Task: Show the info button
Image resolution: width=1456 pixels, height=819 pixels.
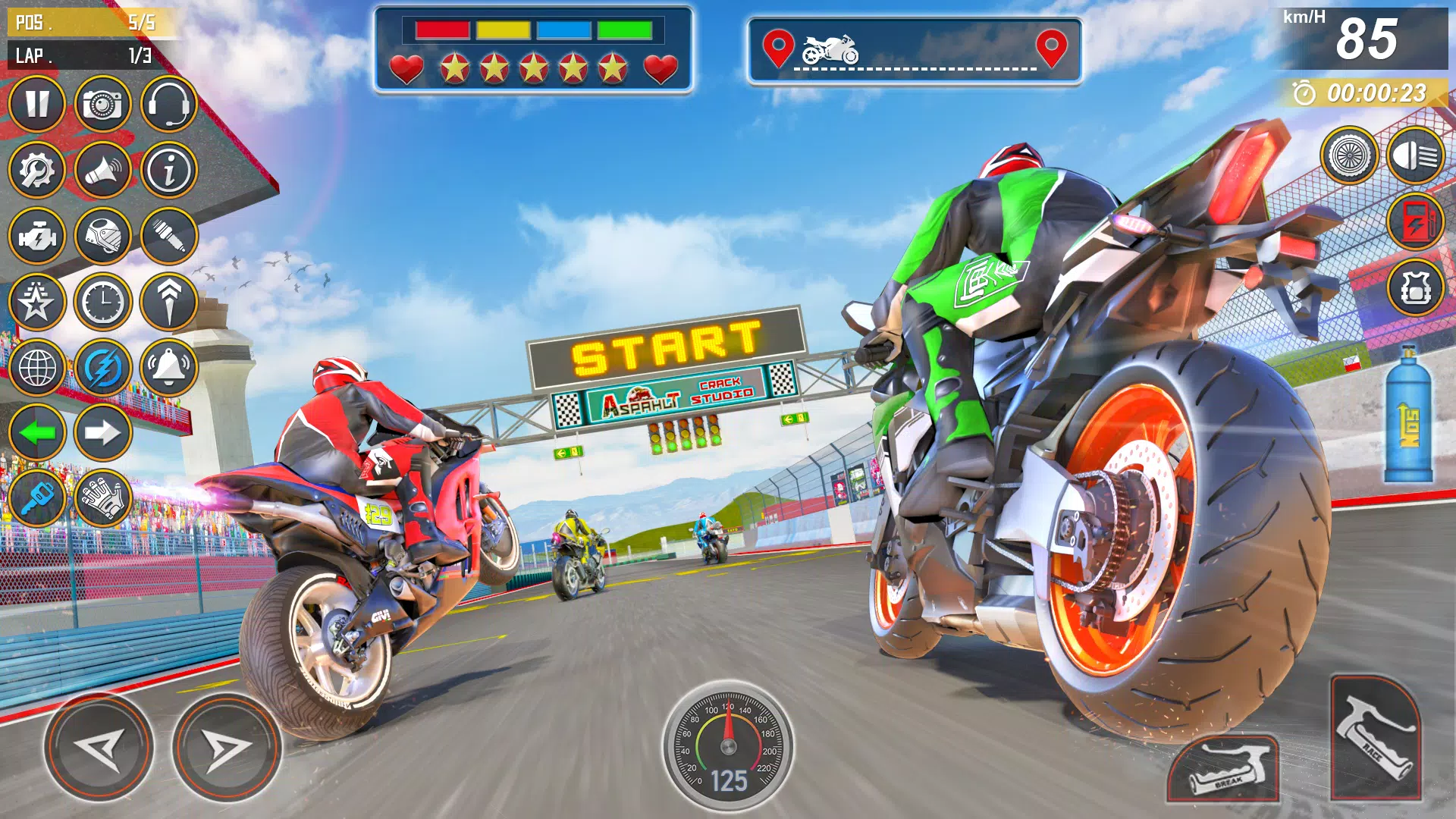Action: tap(168, 170)
